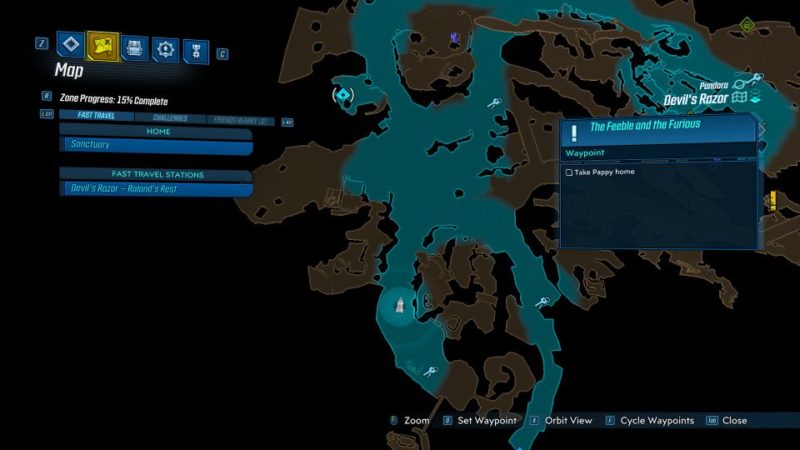The height and width of the screenshot is (450, 800).
Task: Fast travel home to Sanctuary
Action: (156, 145)
